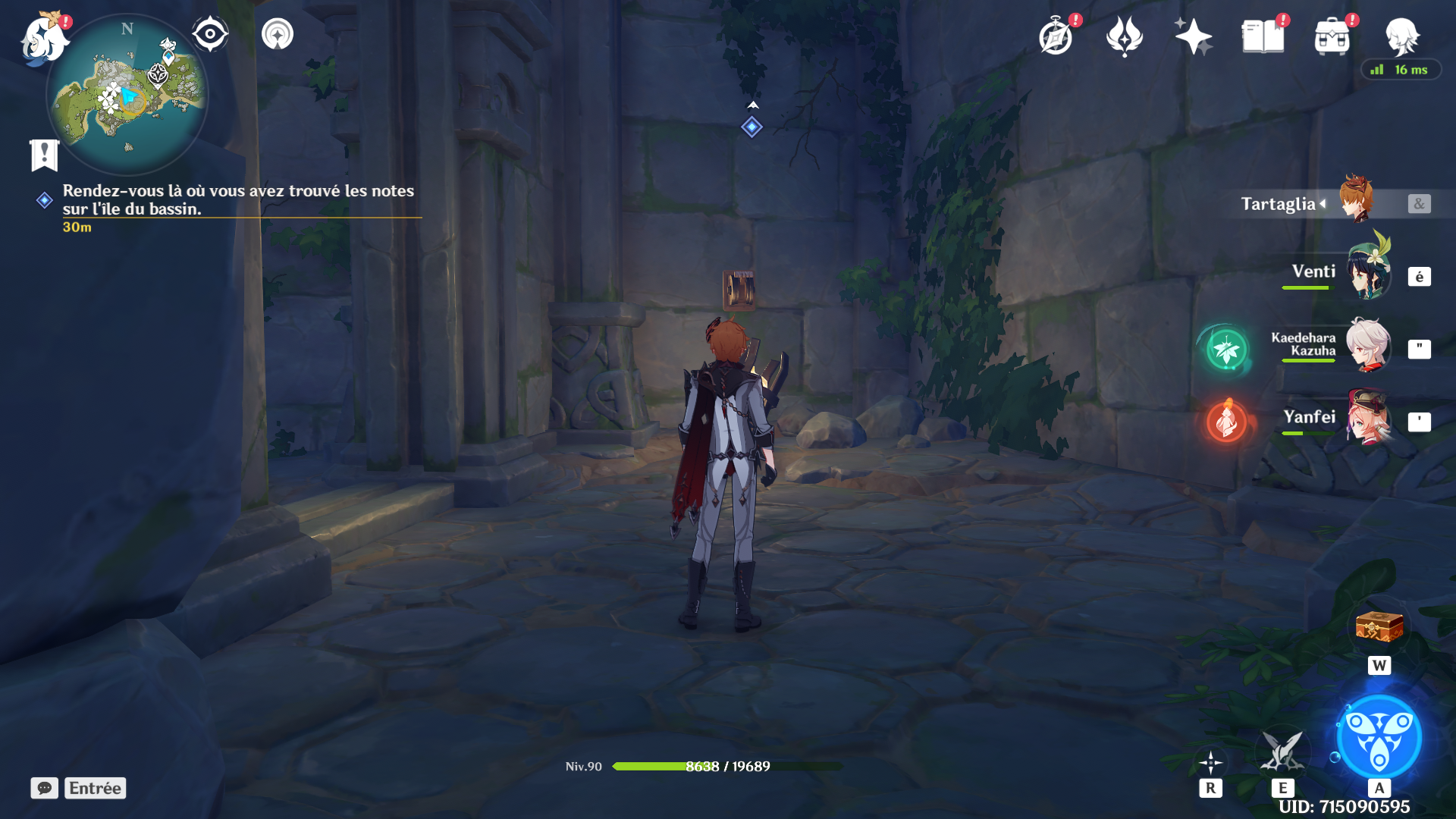Open the character profile head icon
The width and height of the screenshot is (1456, 819).
(x=1401, y=36)
